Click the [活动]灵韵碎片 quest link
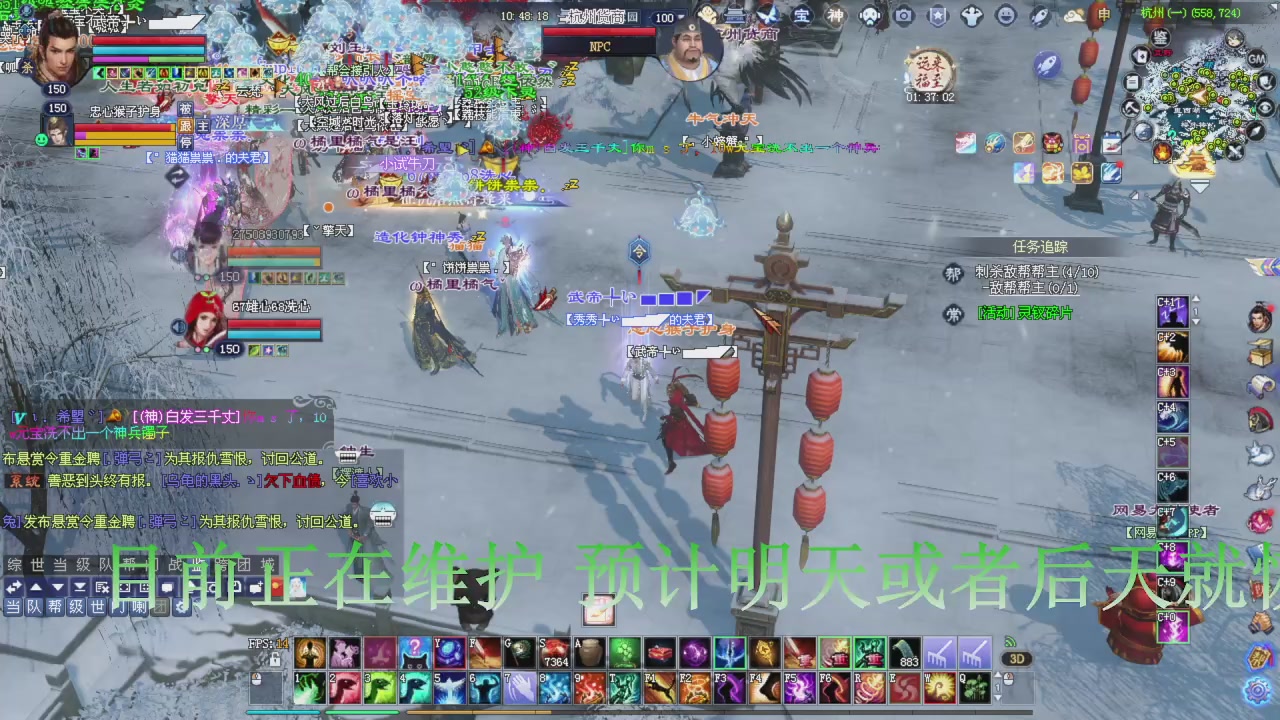Viewport: 1280px width, 720px height. [x=1025, y=312]
